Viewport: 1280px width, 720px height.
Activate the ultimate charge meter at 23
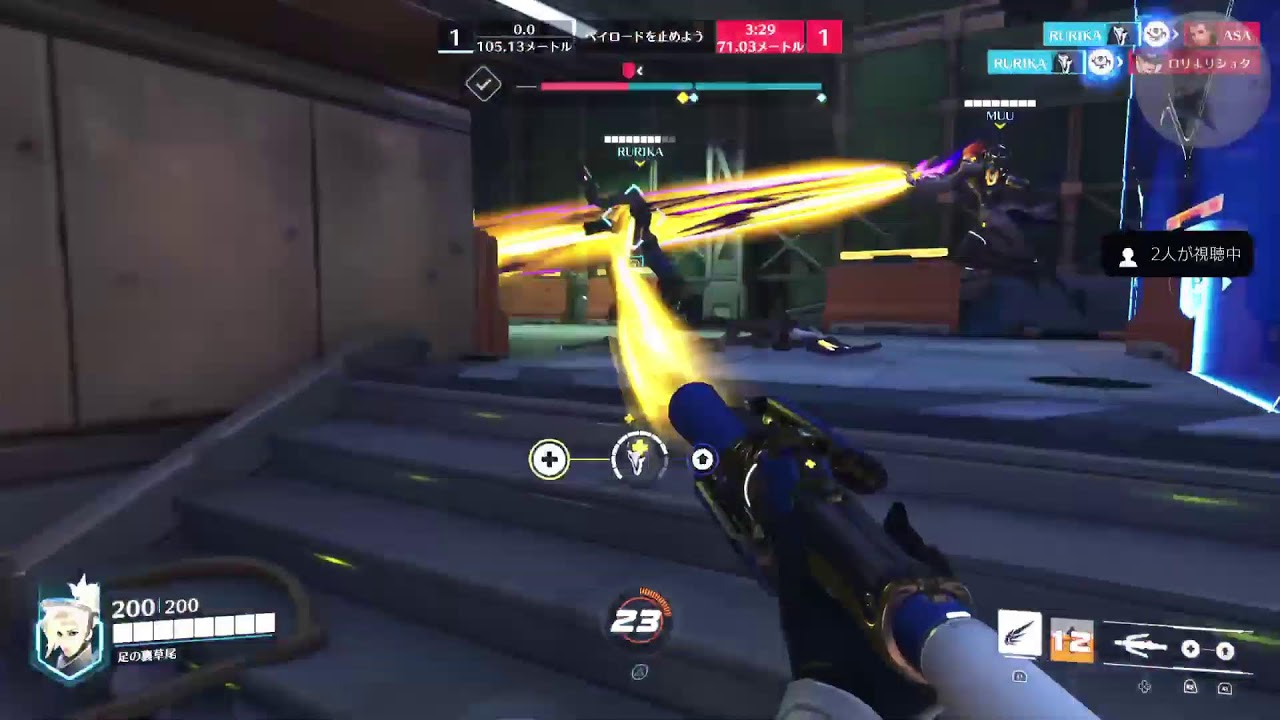[637, 622]
